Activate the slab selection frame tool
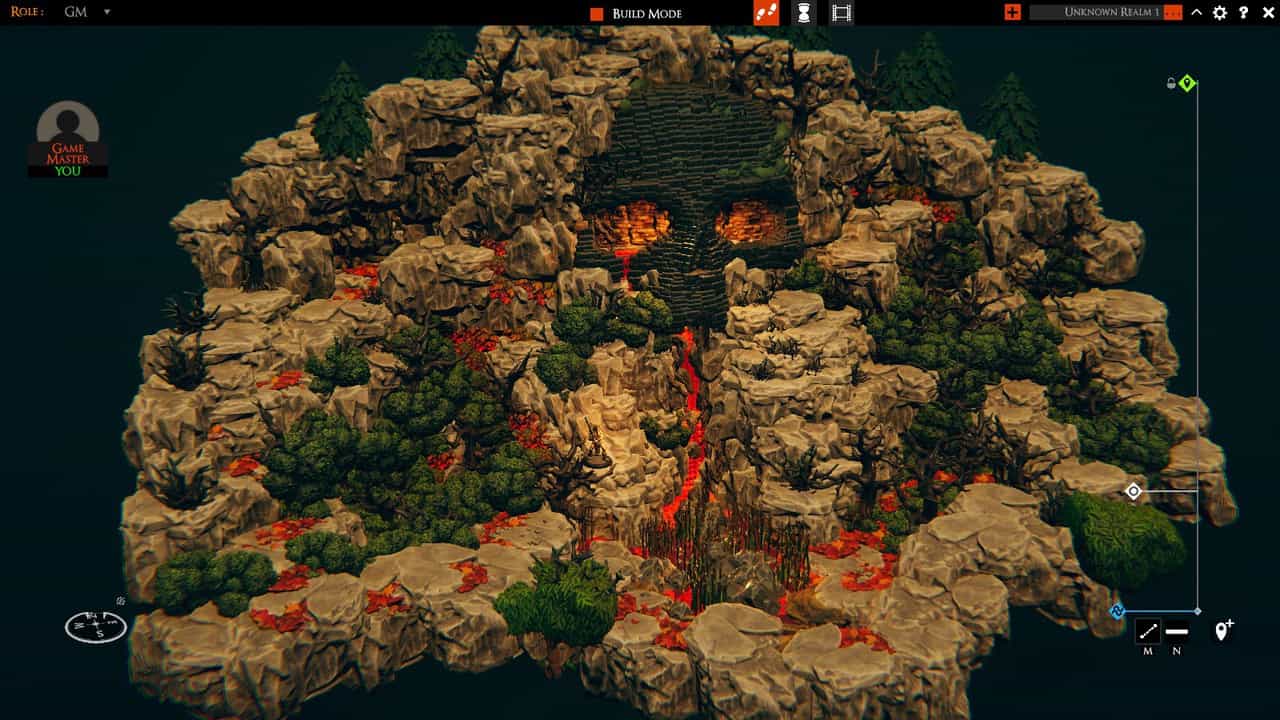This screenshot has height=720, width=1280. (x=841, y=13)
